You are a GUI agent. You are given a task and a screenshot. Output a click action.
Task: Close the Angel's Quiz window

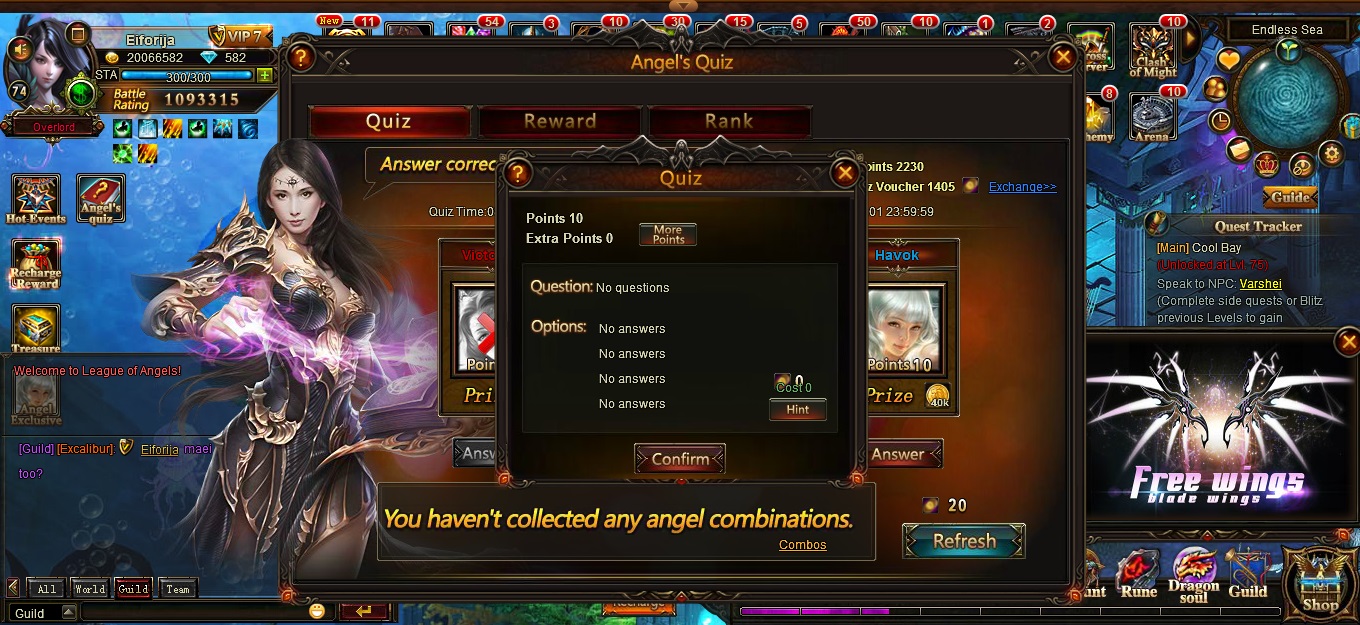1063,58
